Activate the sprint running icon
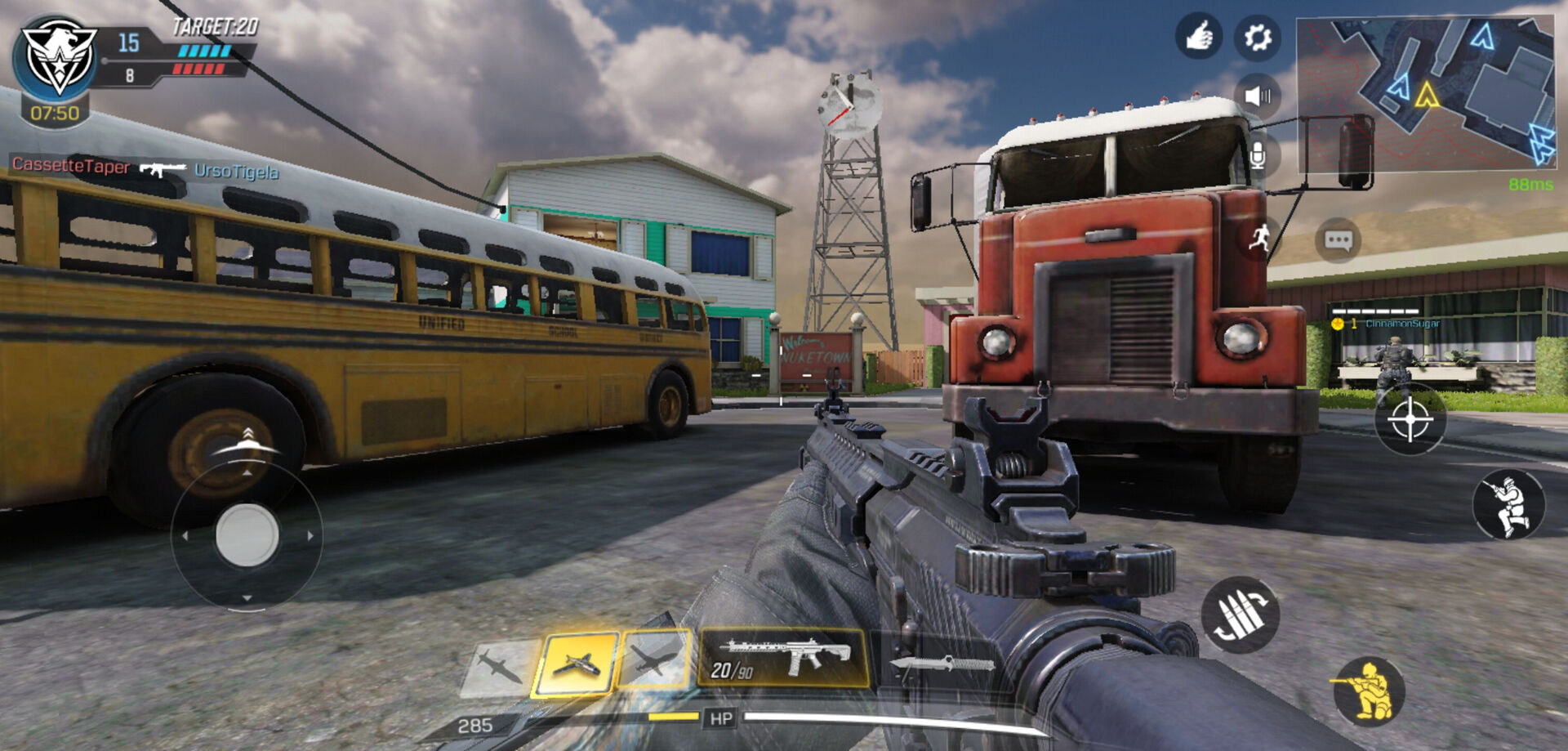This screenshot has width=1568, height=751. click(x=1259, y=239)
